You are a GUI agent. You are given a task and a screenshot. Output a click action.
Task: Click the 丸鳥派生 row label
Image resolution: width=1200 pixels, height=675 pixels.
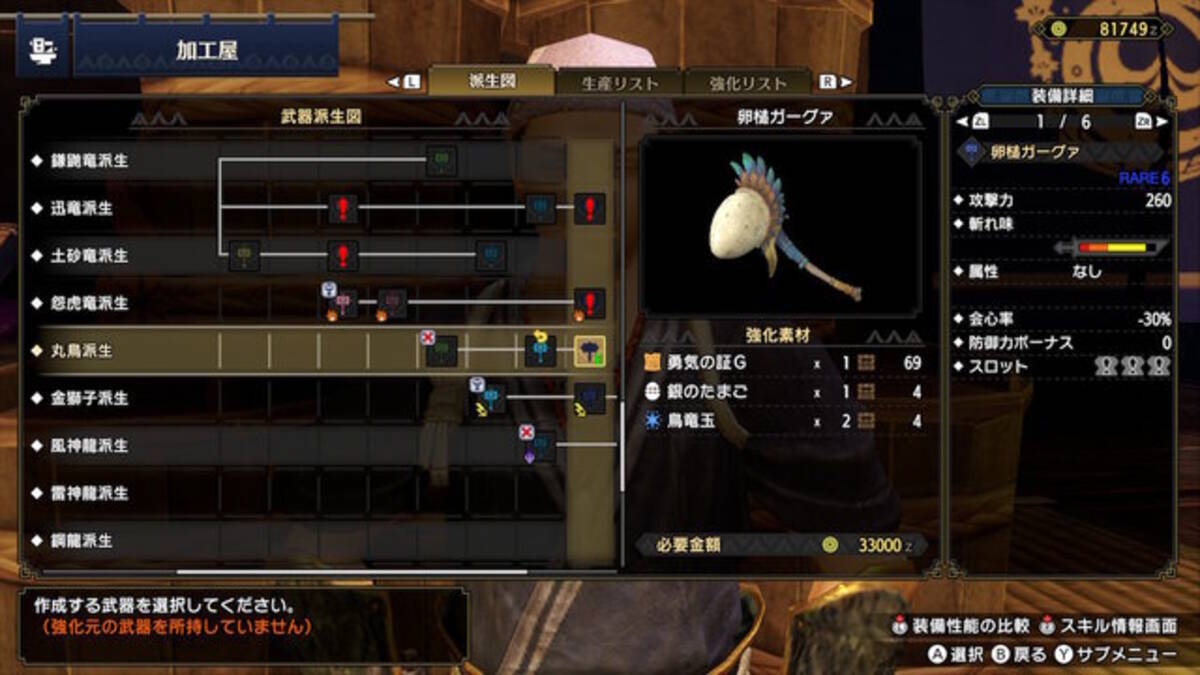coord(83,351)
